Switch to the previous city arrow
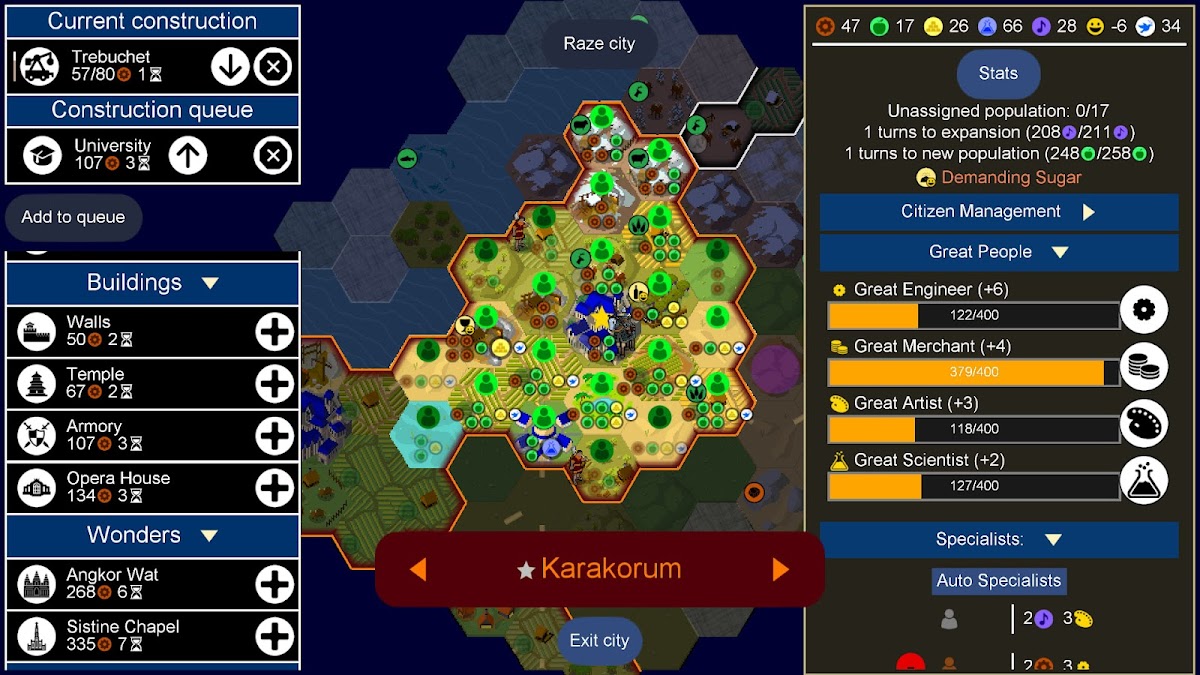Screen dimensions: 1200x675 point(418,570)
